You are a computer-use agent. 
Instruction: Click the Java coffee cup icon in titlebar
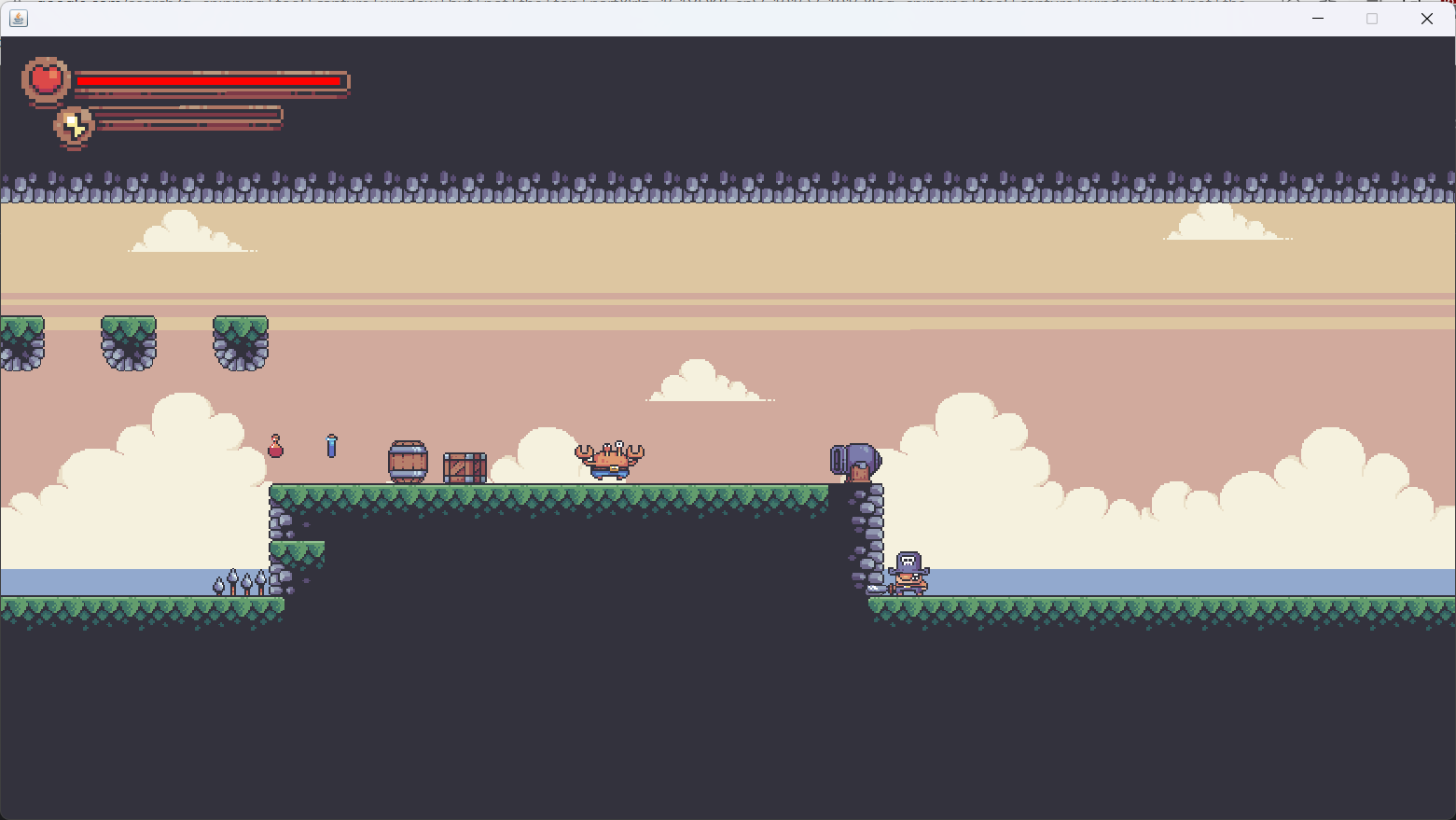(x=20, y=18)
